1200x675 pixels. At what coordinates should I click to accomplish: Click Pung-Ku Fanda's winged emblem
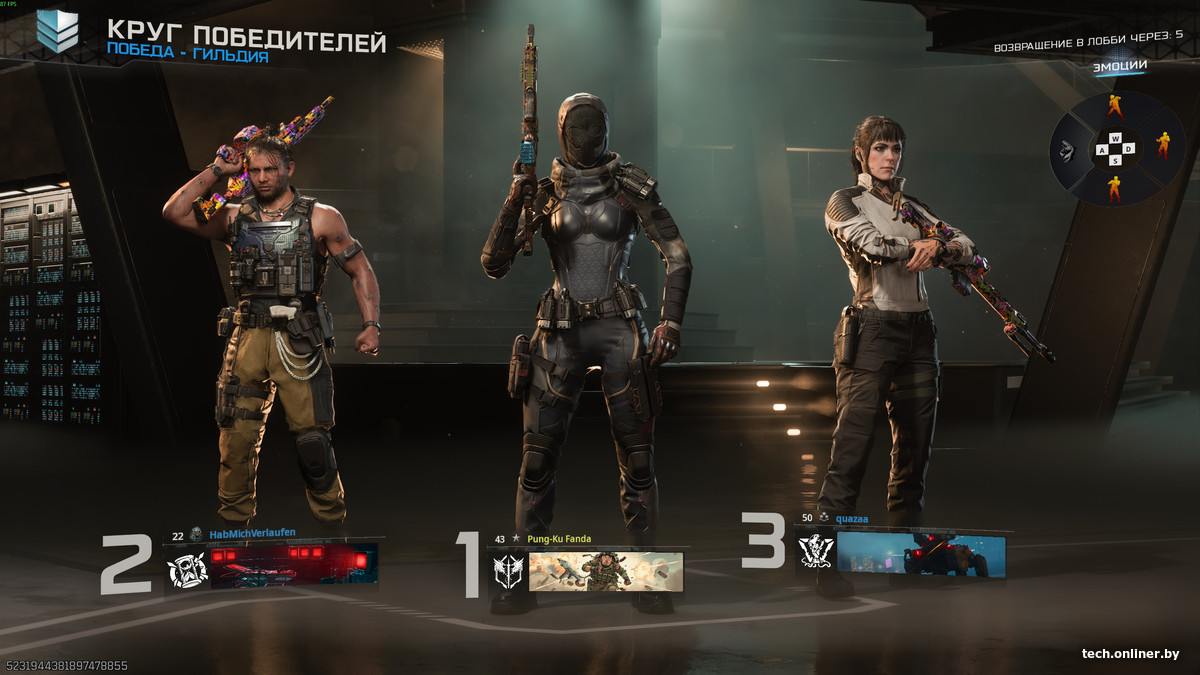click(x=507, y=572)
